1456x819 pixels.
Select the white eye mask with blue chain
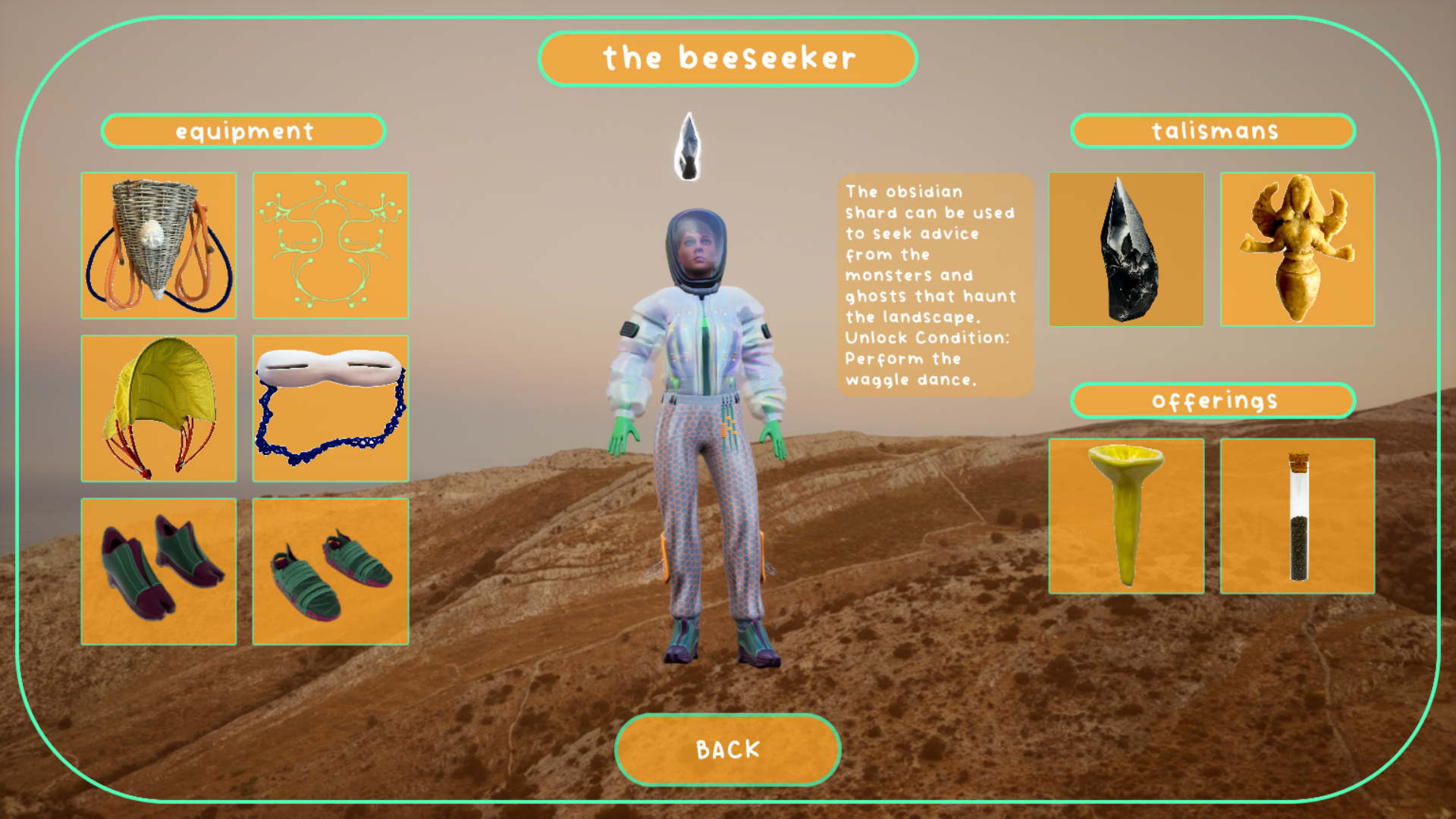[330, 409]
